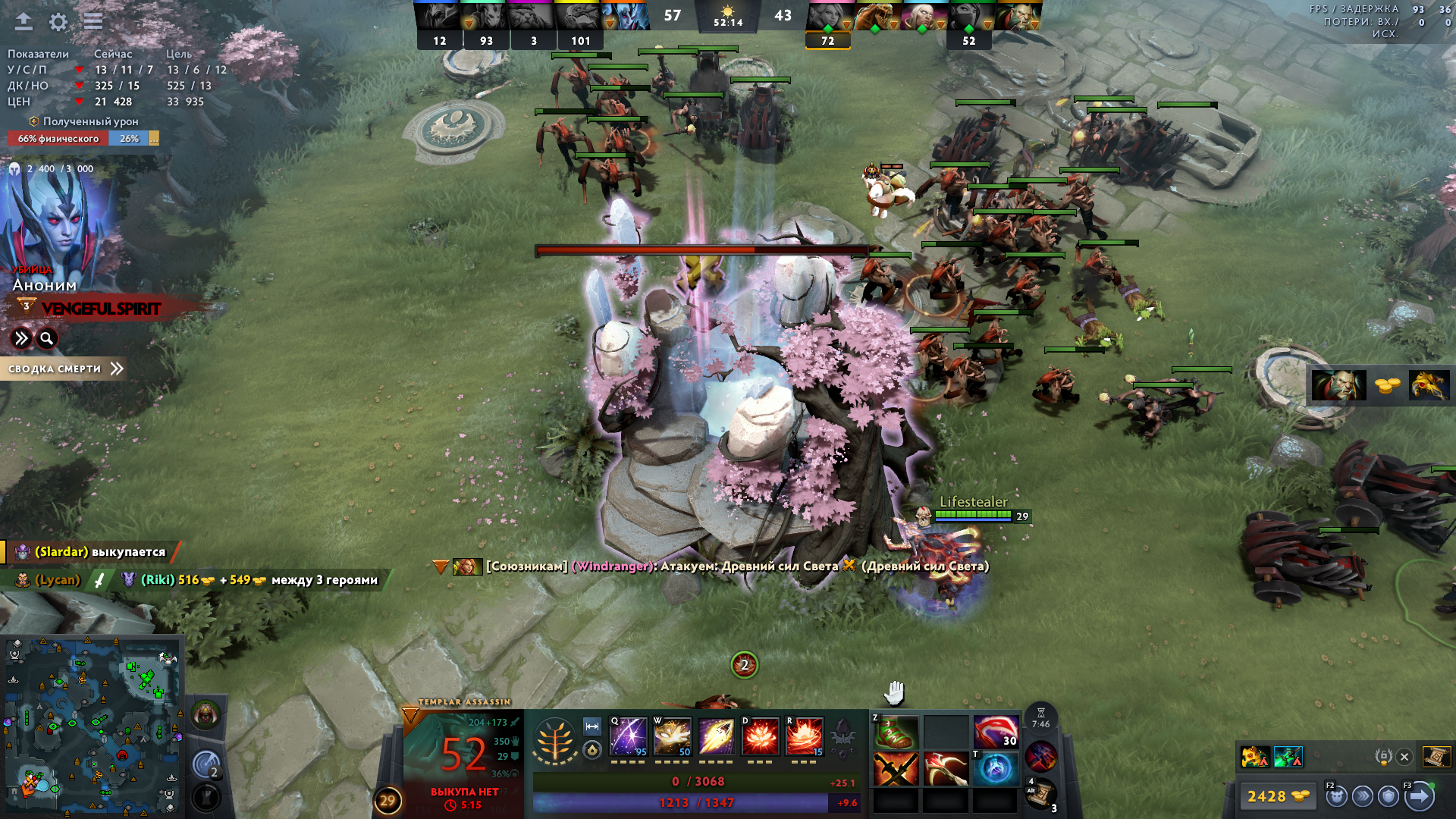Open the death summary (Сводка смерти)
1456x819 pixels.
pyautogui.click(x=64, y=369)
